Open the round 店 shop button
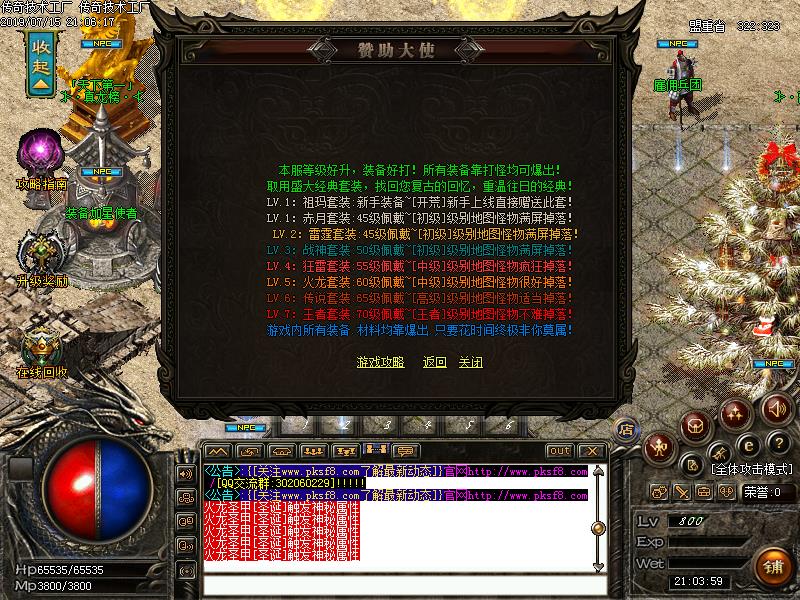 coord(626,429)
